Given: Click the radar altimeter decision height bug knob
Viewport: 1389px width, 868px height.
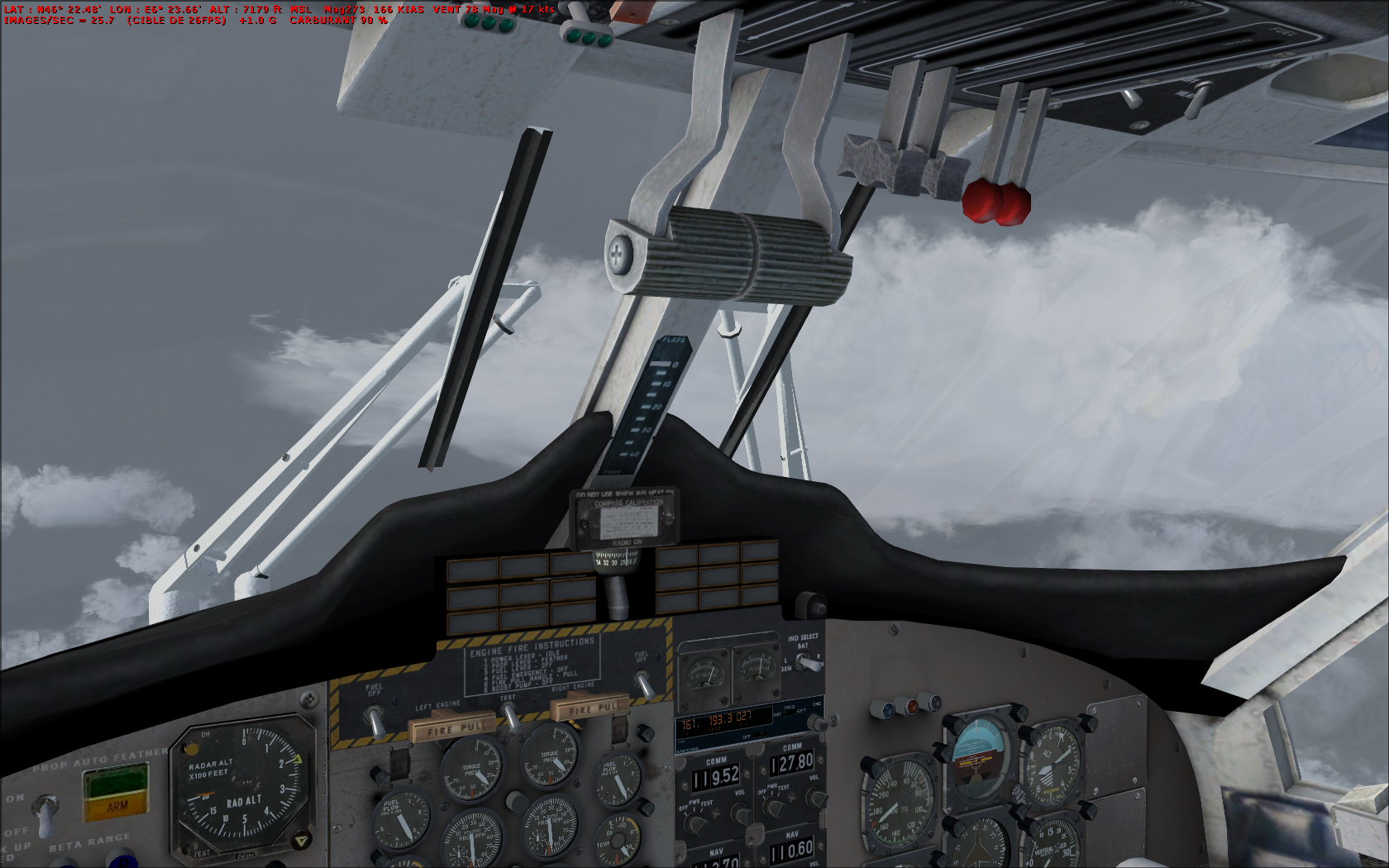Looking at the screenshot, I should click(301, 841).
